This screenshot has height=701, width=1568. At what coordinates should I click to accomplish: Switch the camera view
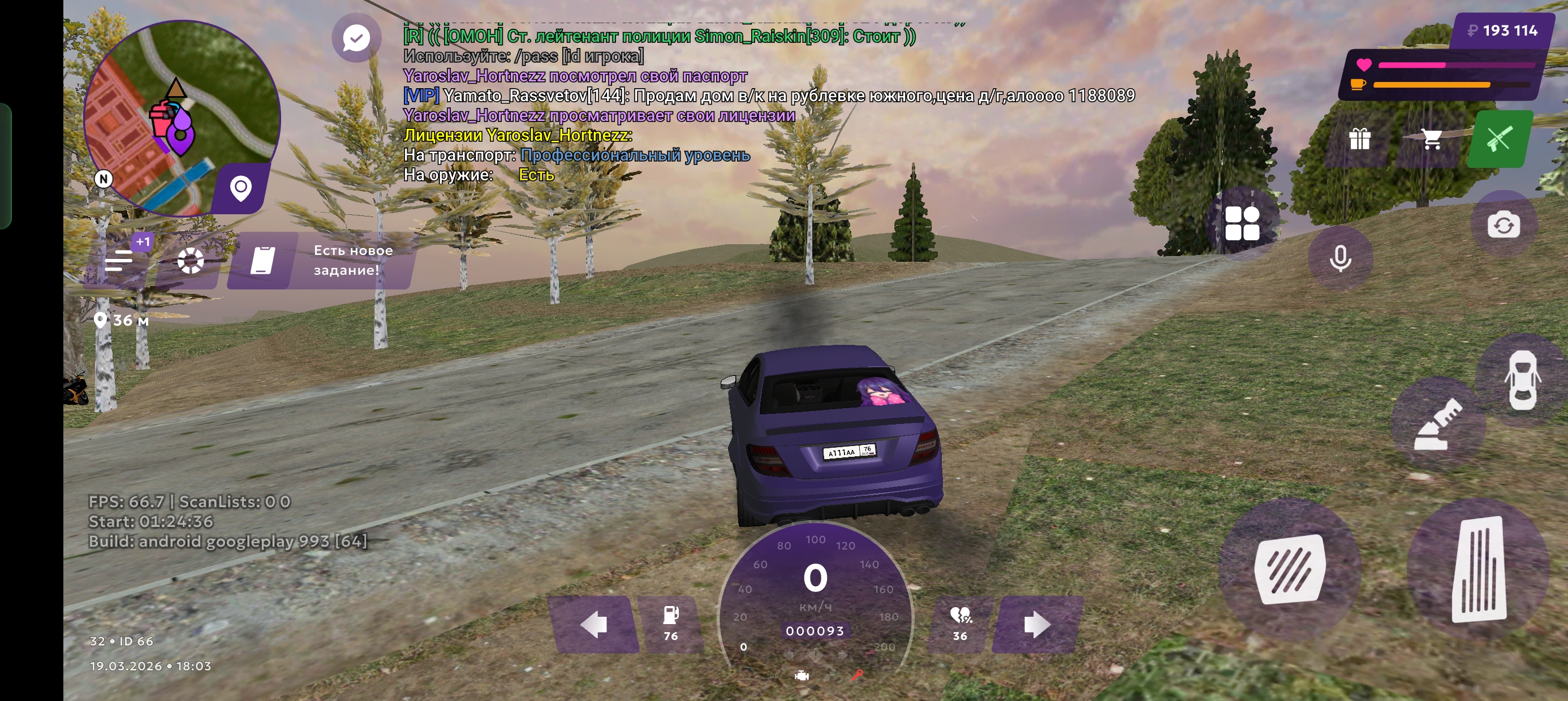1503,225
